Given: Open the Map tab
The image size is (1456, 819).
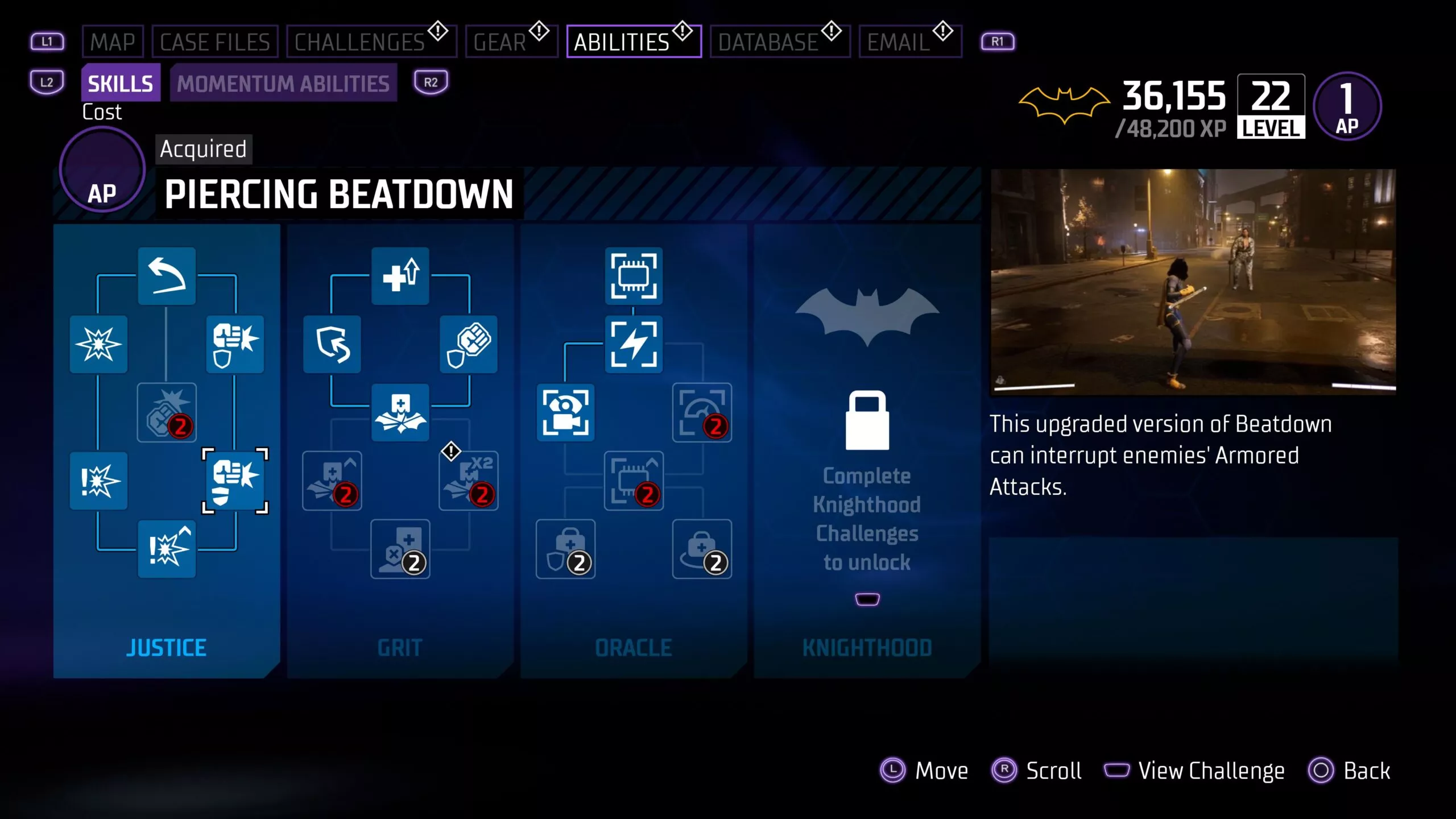Looking at the screenshot, I should pyautogui.click(x=112, y=42).
